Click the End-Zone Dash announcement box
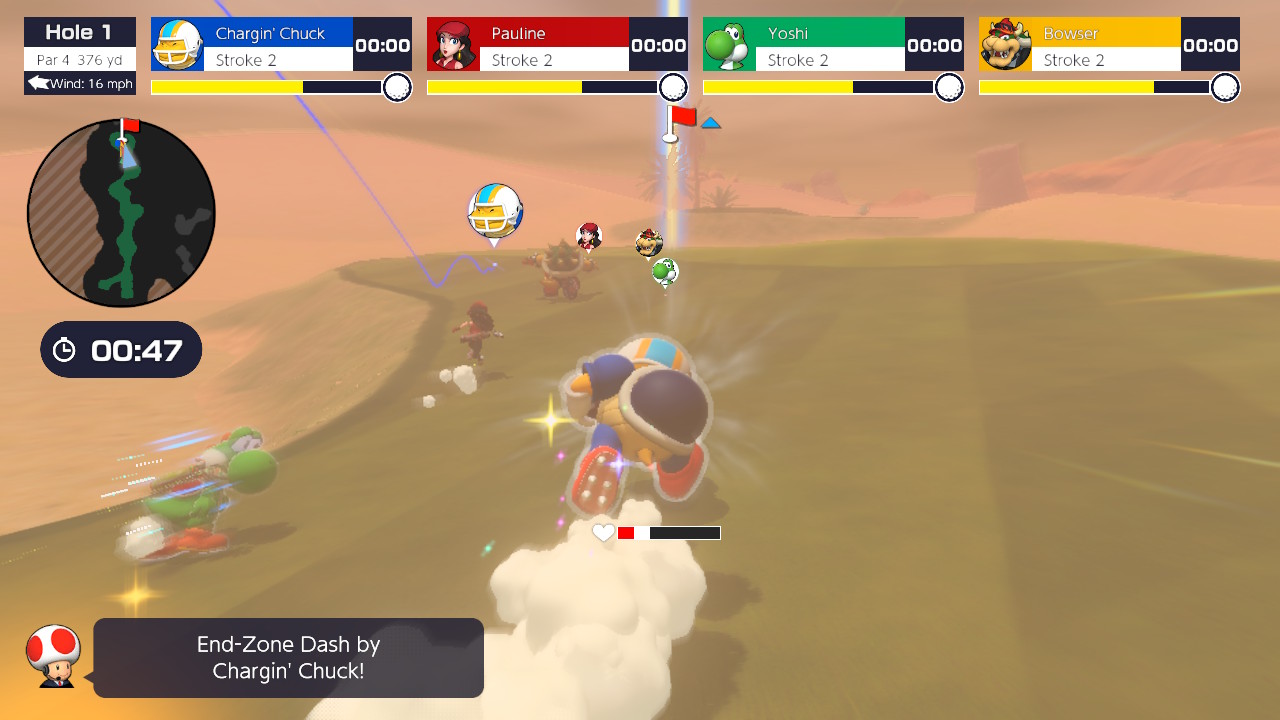Viewport: 1280px width, 720px height. (x=288, y=657)
